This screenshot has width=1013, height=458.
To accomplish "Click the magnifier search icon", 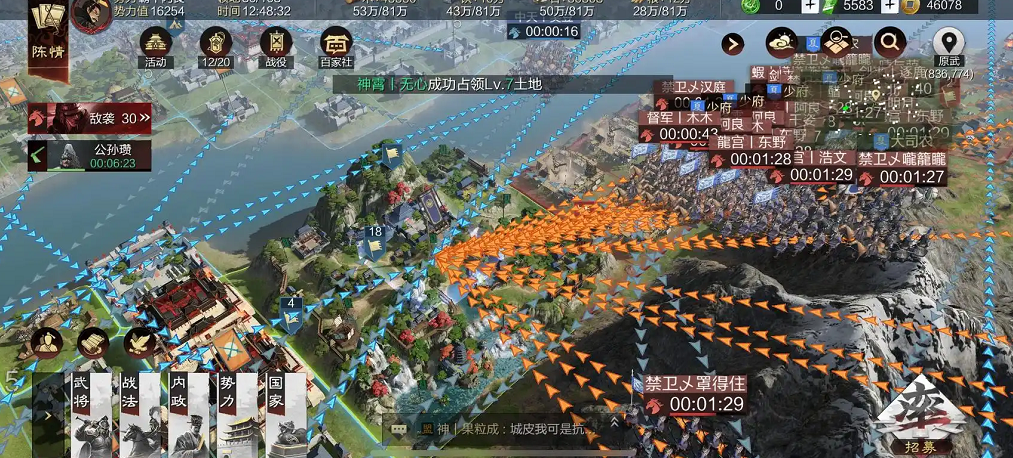I will [x=889, y=42].
